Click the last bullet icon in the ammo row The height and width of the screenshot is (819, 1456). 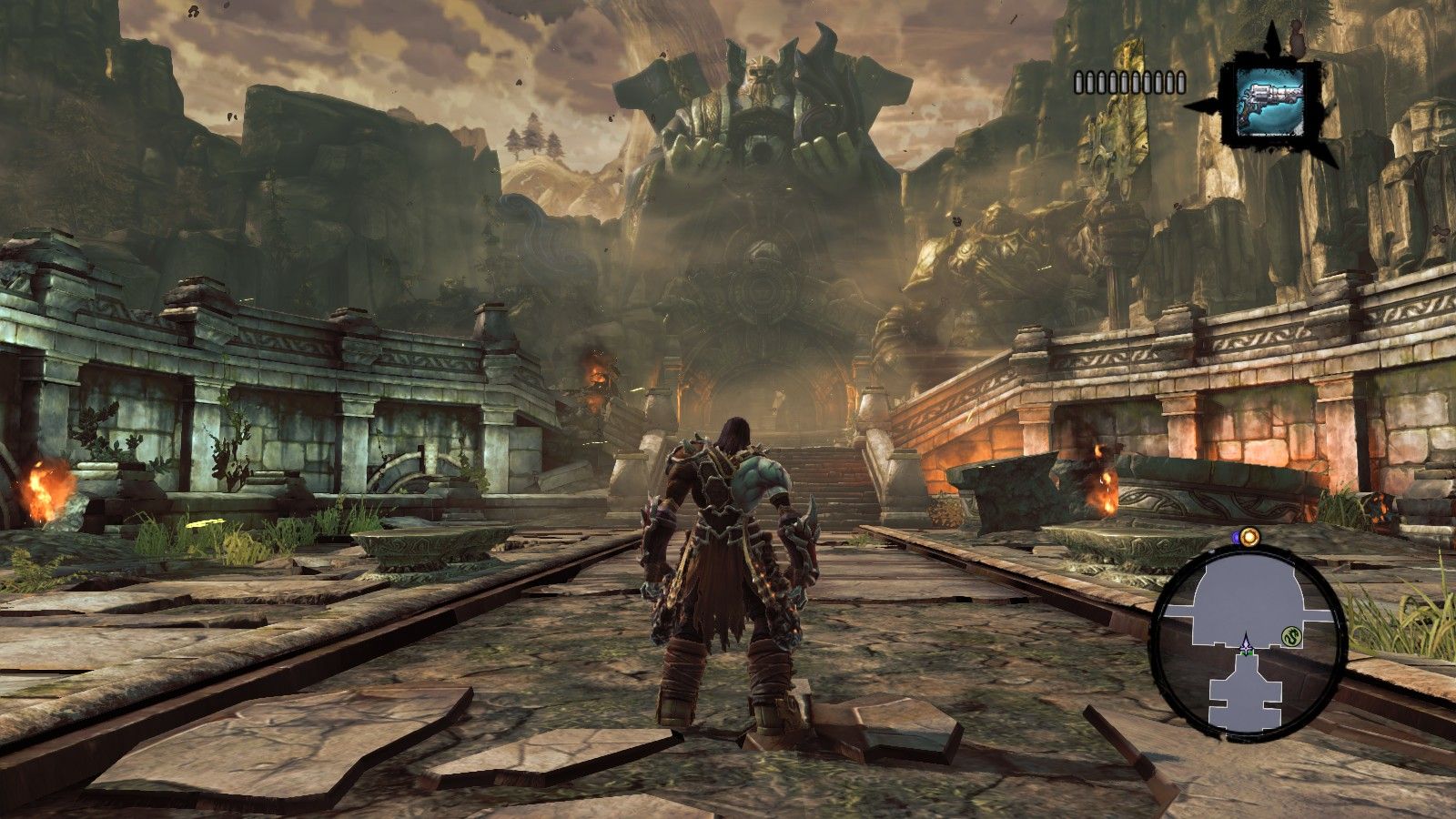click(1181, 83)
